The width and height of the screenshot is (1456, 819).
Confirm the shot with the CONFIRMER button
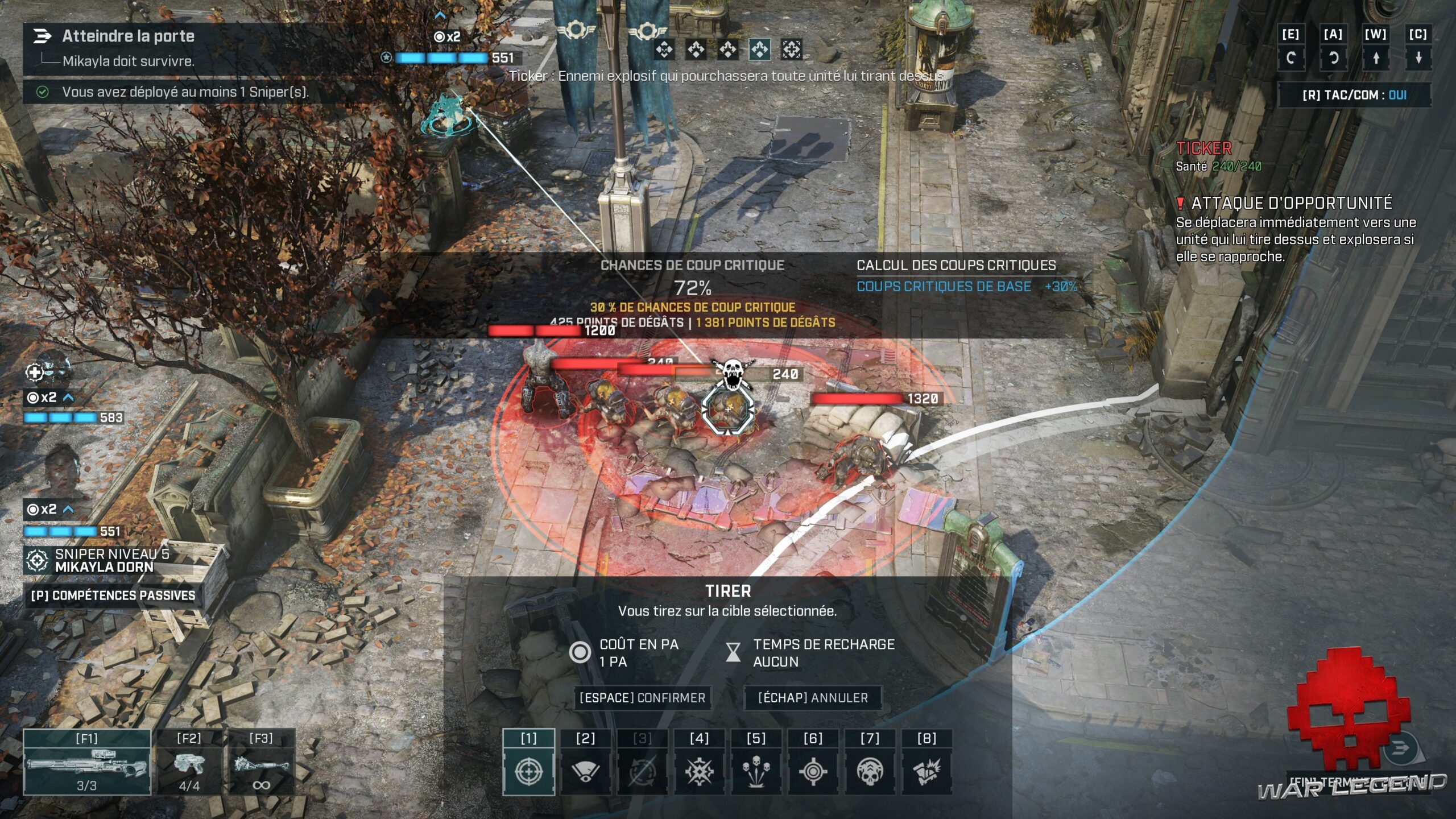[x=642, y=698]
